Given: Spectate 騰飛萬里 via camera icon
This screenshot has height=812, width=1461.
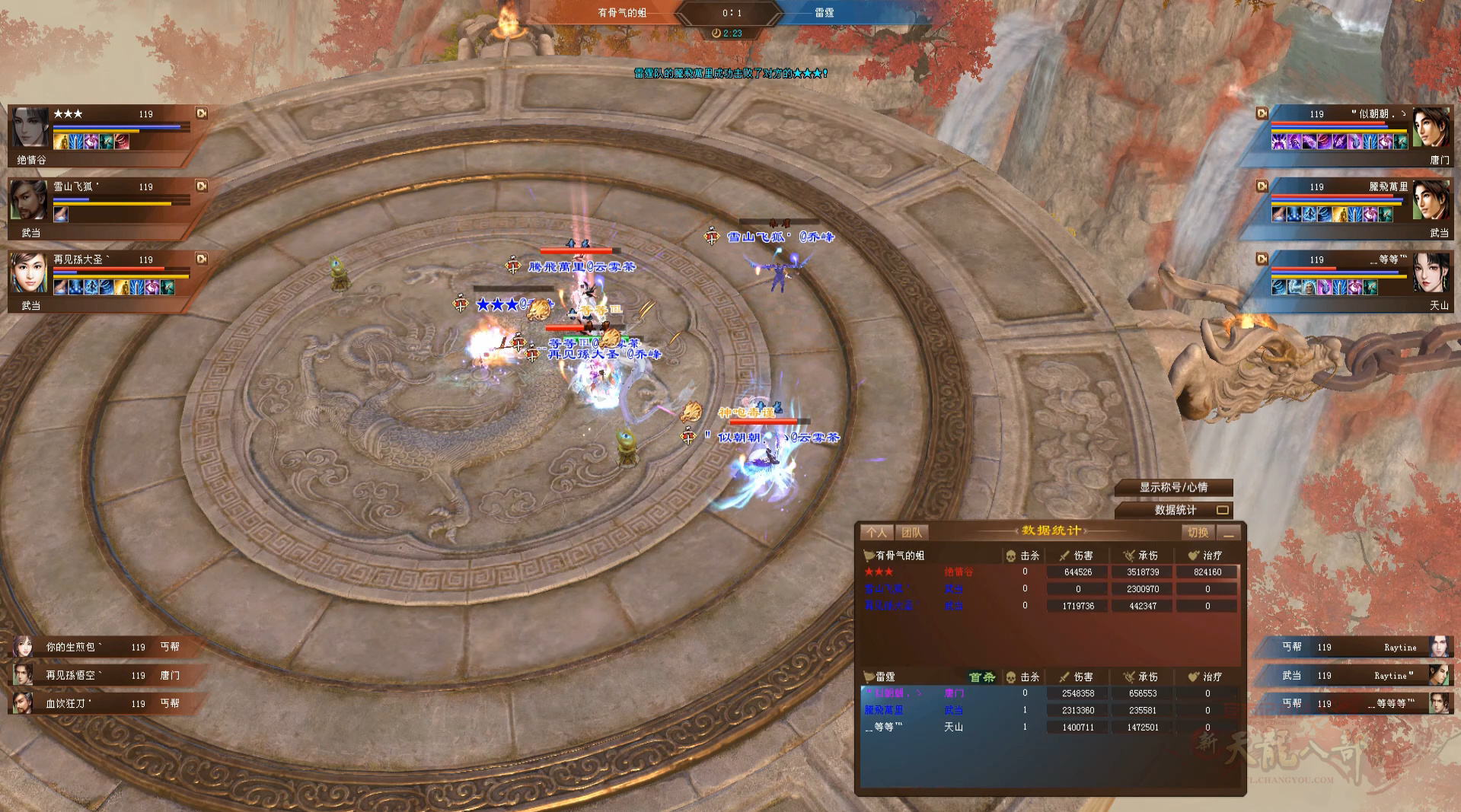Looking at the screenshot, I should pos(1262,186).
